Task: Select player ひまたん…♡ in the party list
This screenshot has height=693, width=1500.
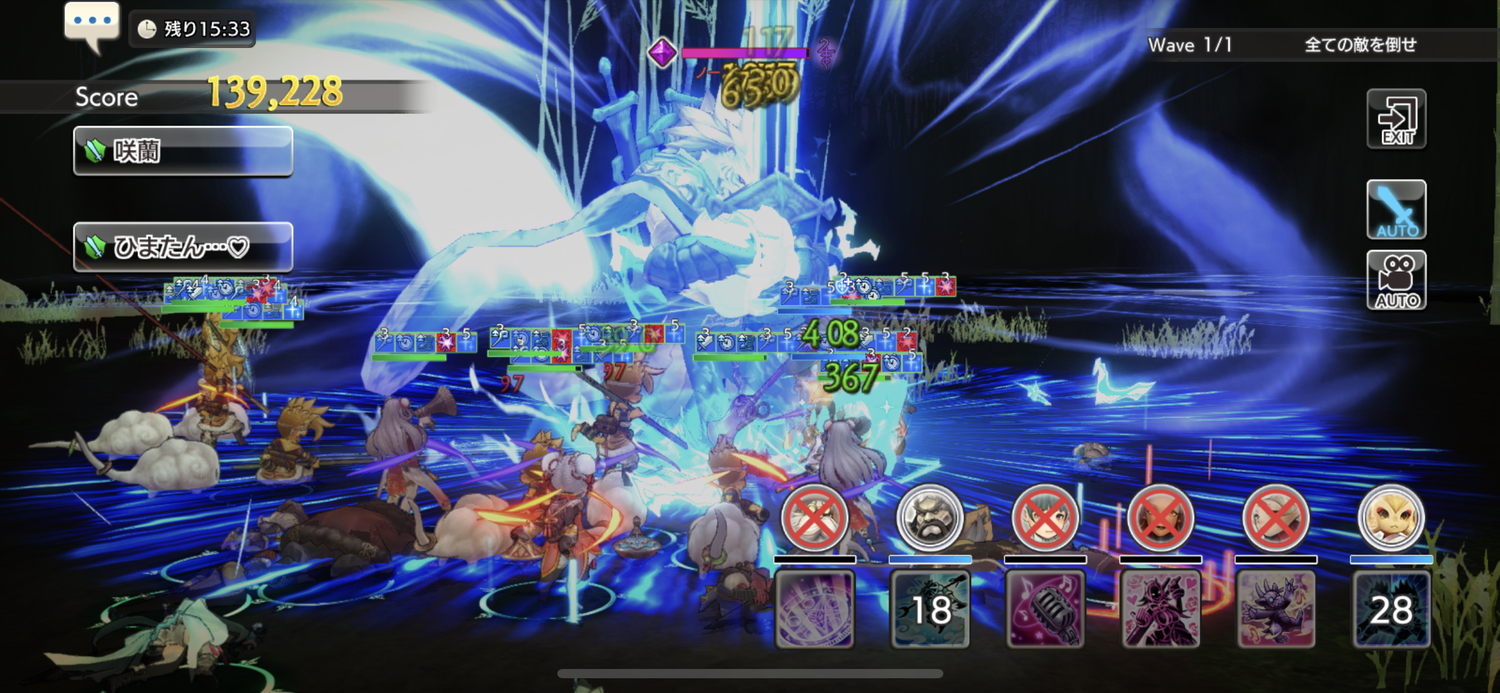Action: pos(183,247)
